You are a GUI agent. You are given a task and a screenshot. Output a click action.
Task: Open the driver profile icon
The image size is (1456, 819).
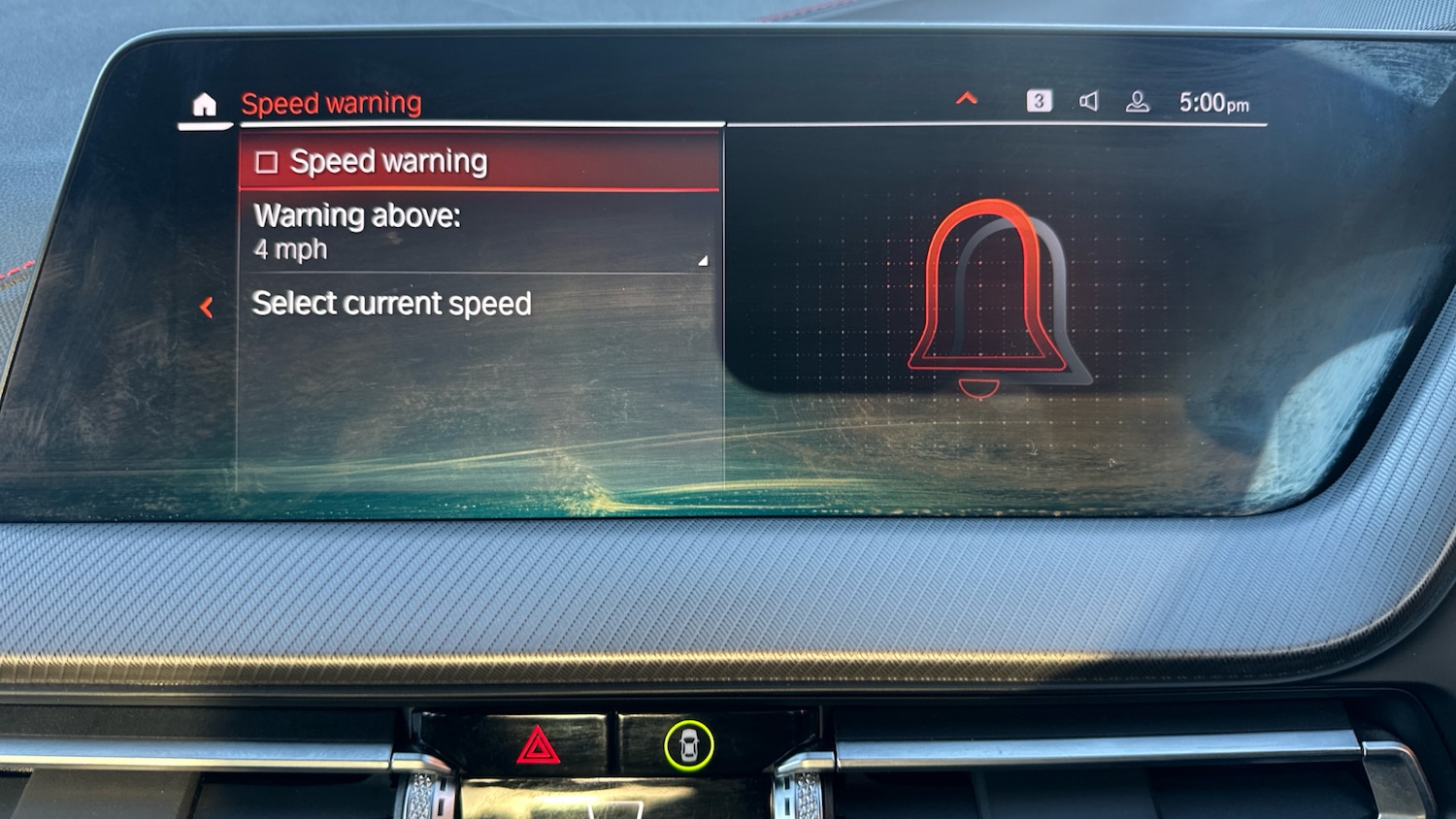(x=1136, y=100)
